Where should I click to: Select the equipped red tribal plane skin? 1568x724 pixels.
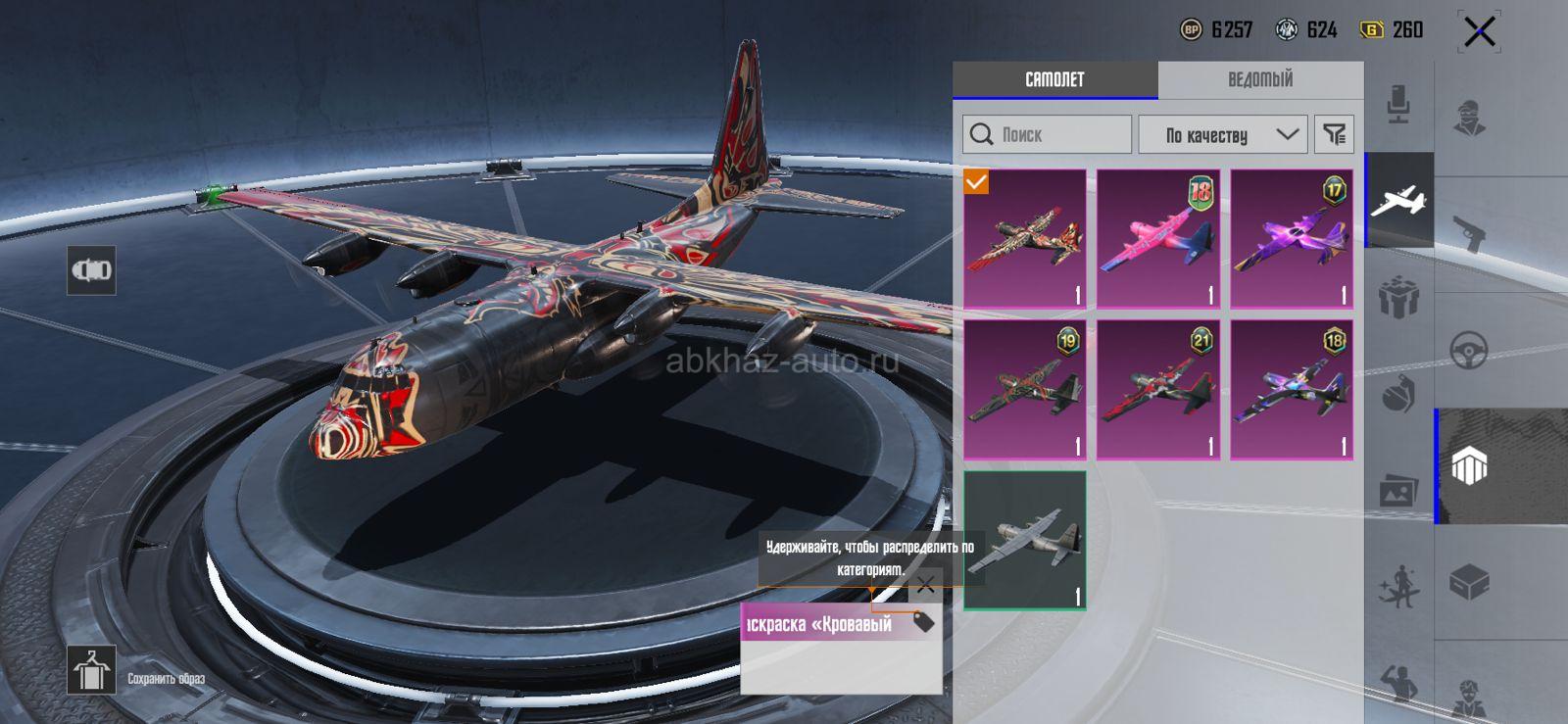(x=1025, y=239)
